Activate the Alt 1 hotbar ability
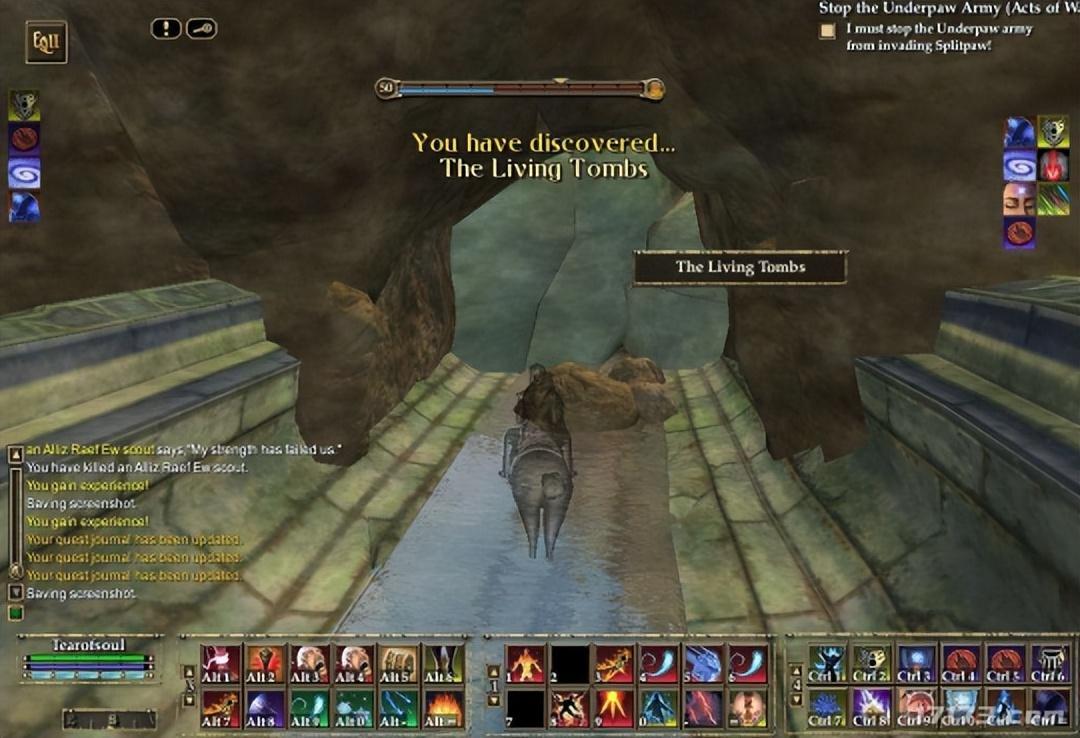 tap(220, 663)
